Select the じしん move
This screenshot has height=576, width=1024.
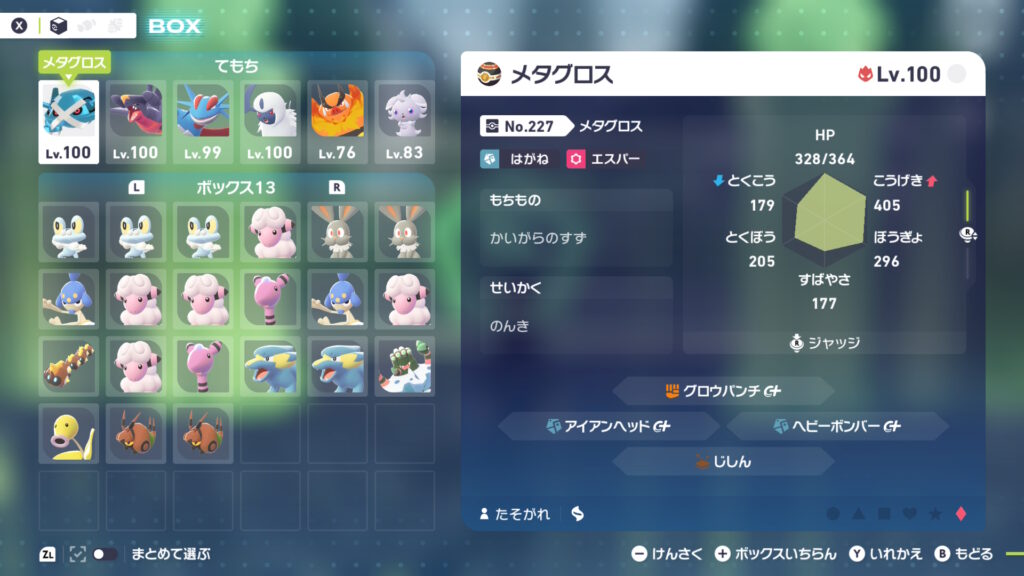pos(722,461)
